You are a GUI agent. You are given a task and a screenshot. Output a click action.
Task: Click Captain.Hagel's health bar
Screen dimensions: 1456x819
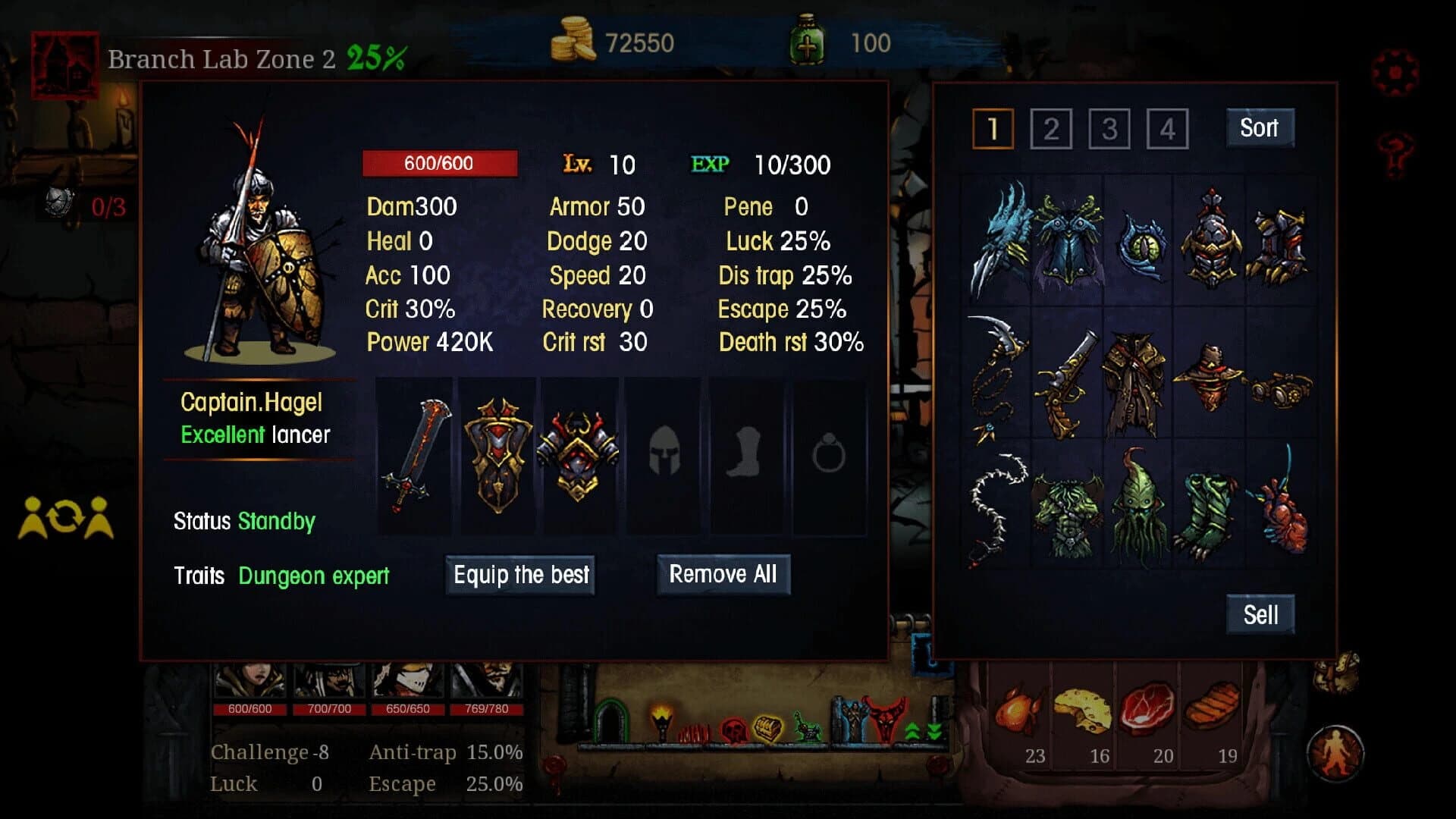click(x=441, y=162)
